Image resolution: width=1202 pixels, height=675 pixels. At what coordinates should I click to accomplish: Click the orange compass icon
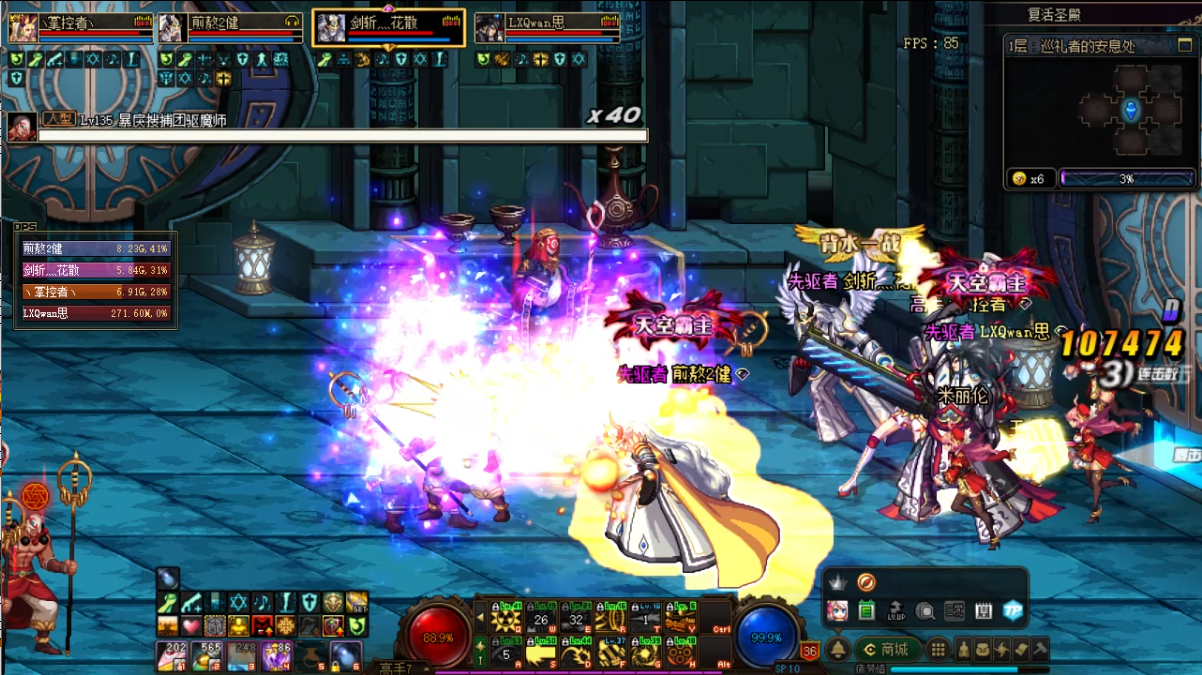(x=866, y=581)
